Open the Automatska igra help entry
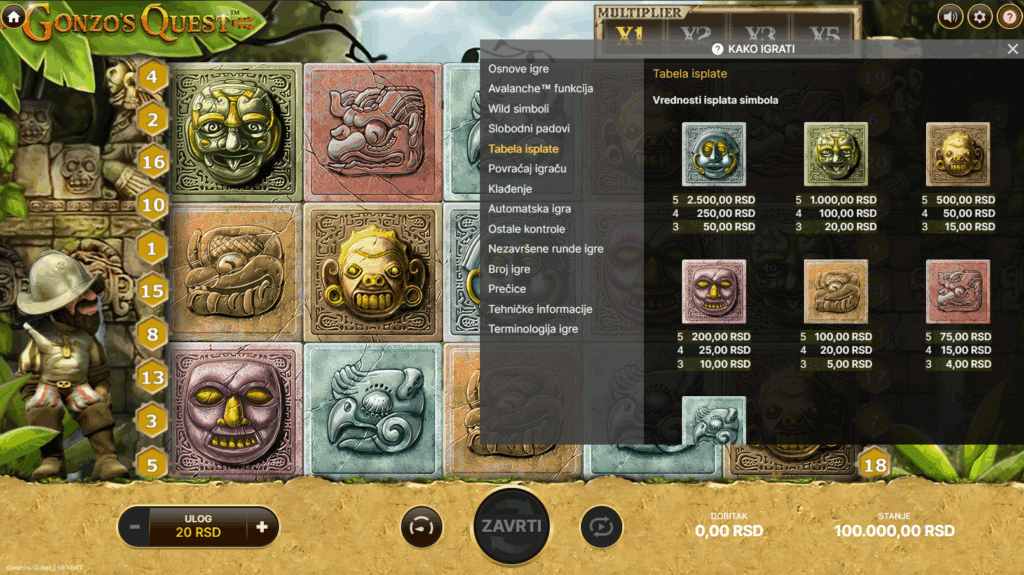The width and height of the screenshot is (1024, 575). tap(529, 209)
